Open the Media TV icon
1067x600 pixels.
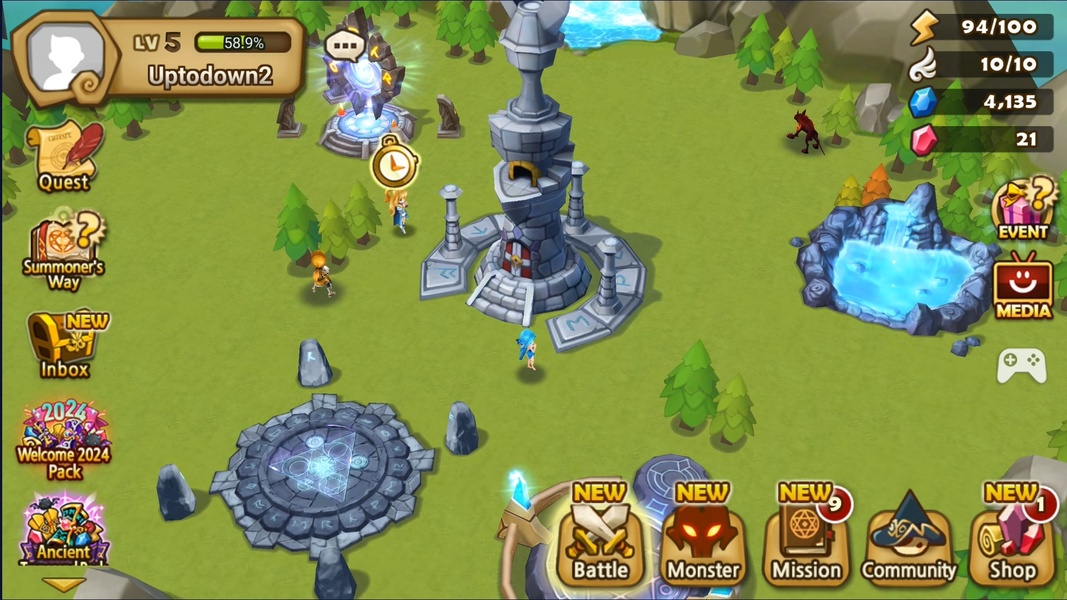pos(1023,287)
